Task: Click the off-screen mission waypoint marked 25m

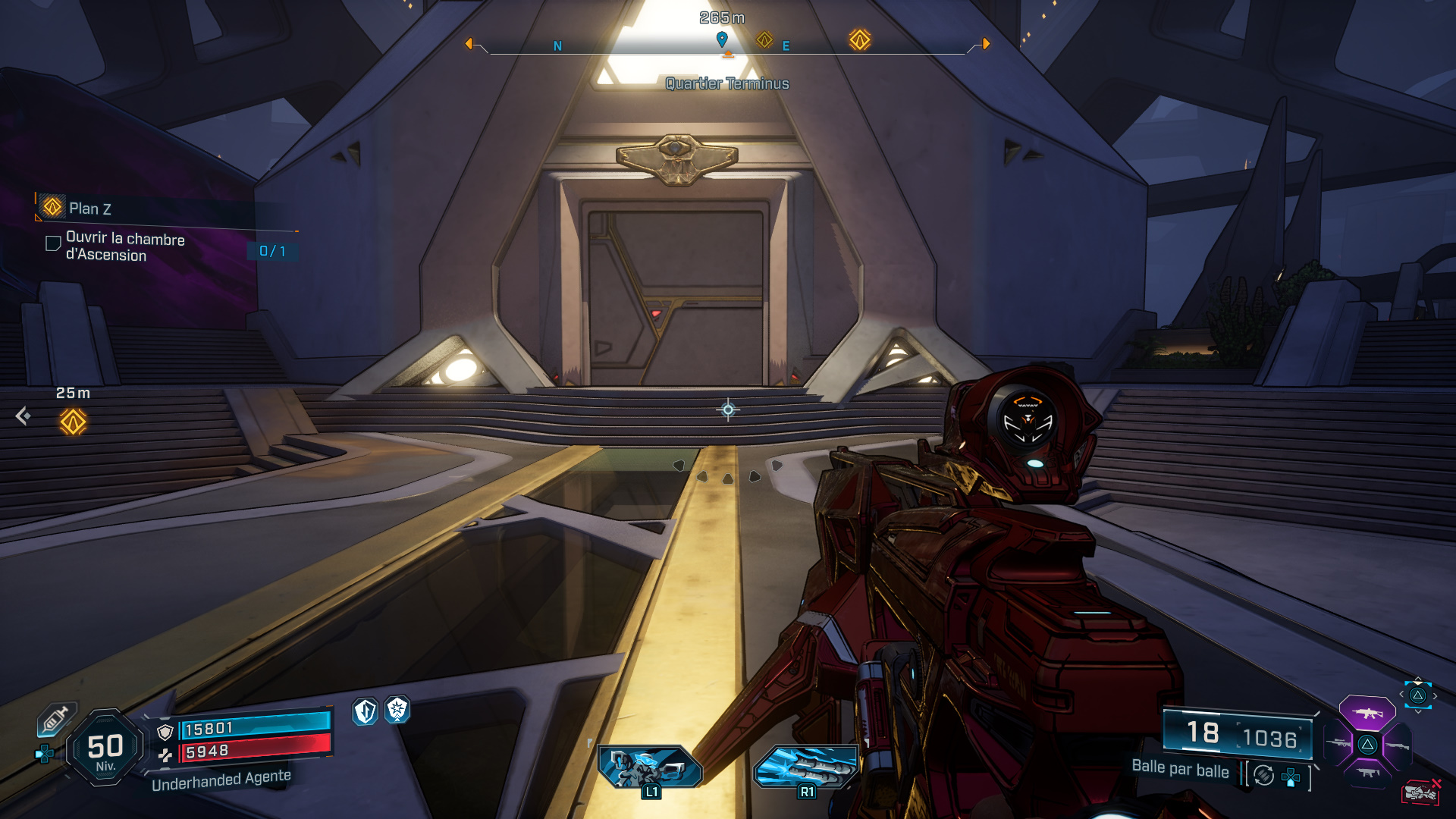Action: click(73, 422)
